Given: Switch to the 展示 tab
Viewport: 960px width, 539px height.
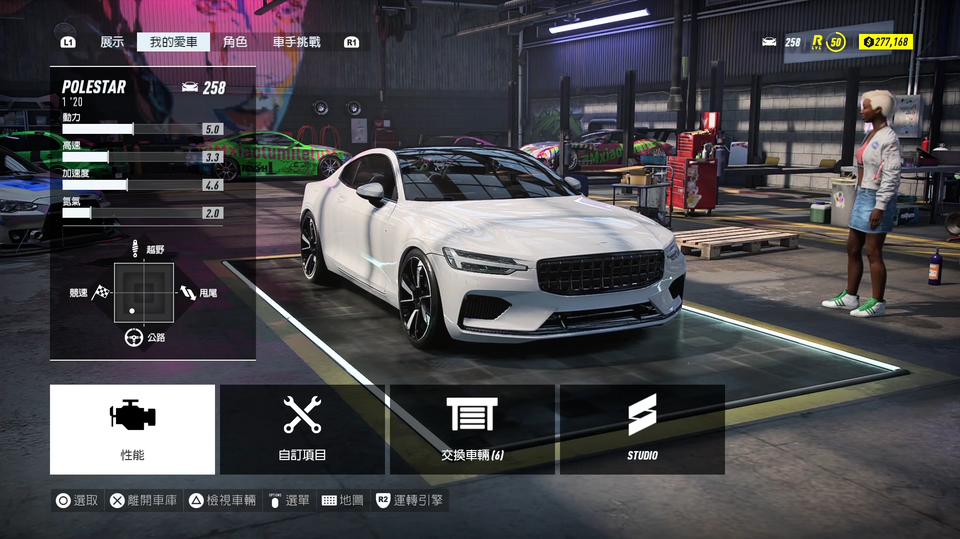Looking at the screenshot, I should (112, 42).
